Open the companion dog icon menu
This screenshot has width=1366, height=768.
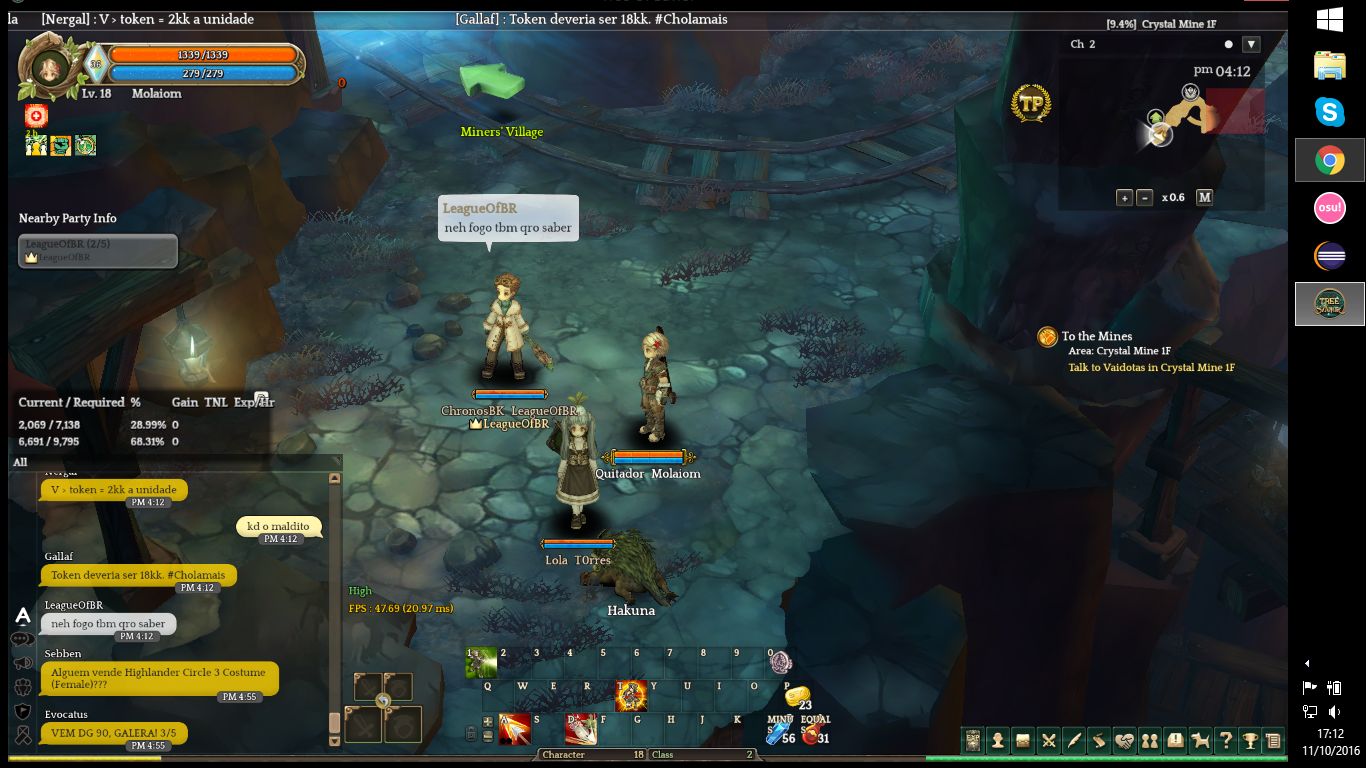coord(1200,741)
